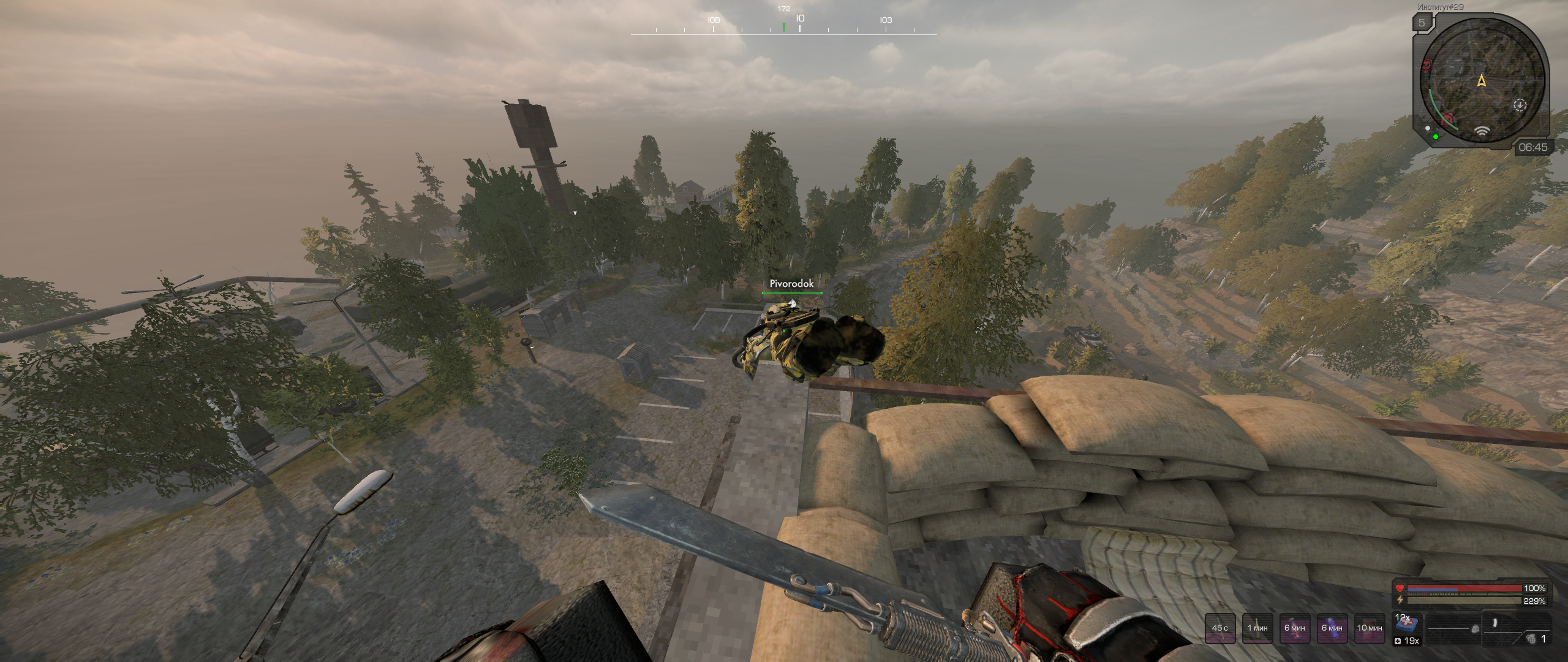Click the signal emission icon on minimap

1482,131
